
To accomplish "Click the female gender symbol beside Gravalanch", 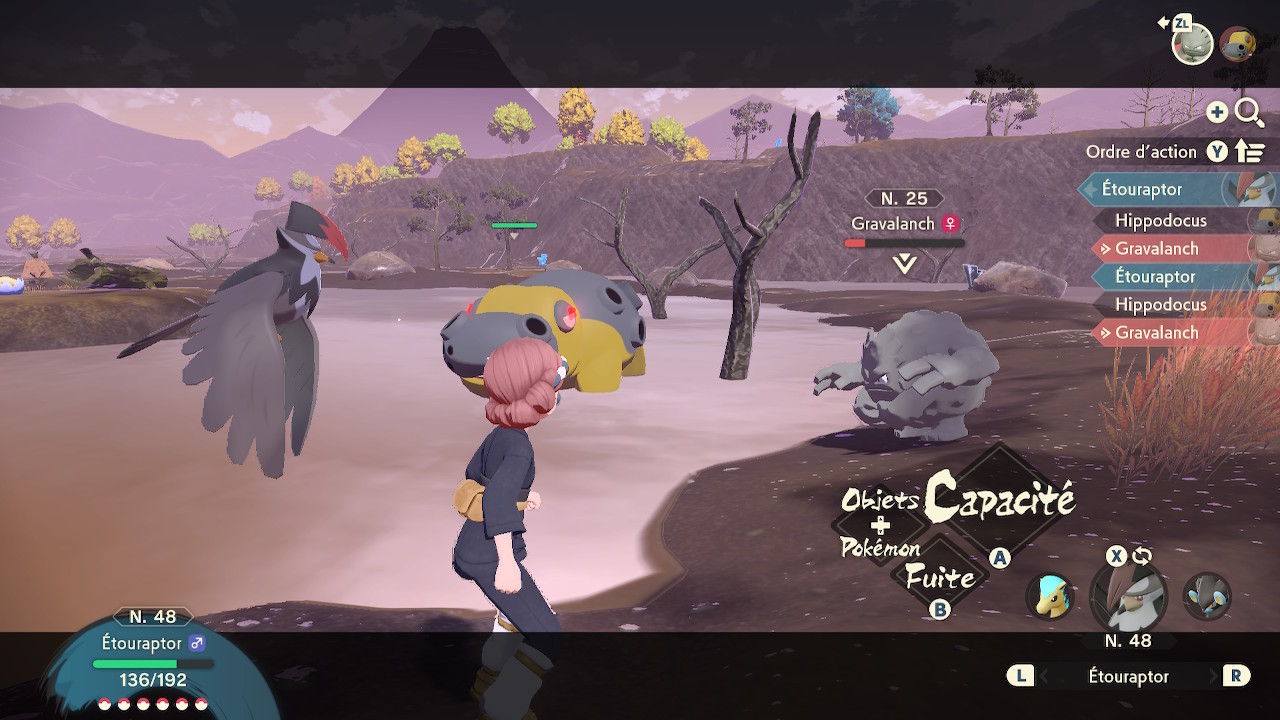I will click(950, 224).
